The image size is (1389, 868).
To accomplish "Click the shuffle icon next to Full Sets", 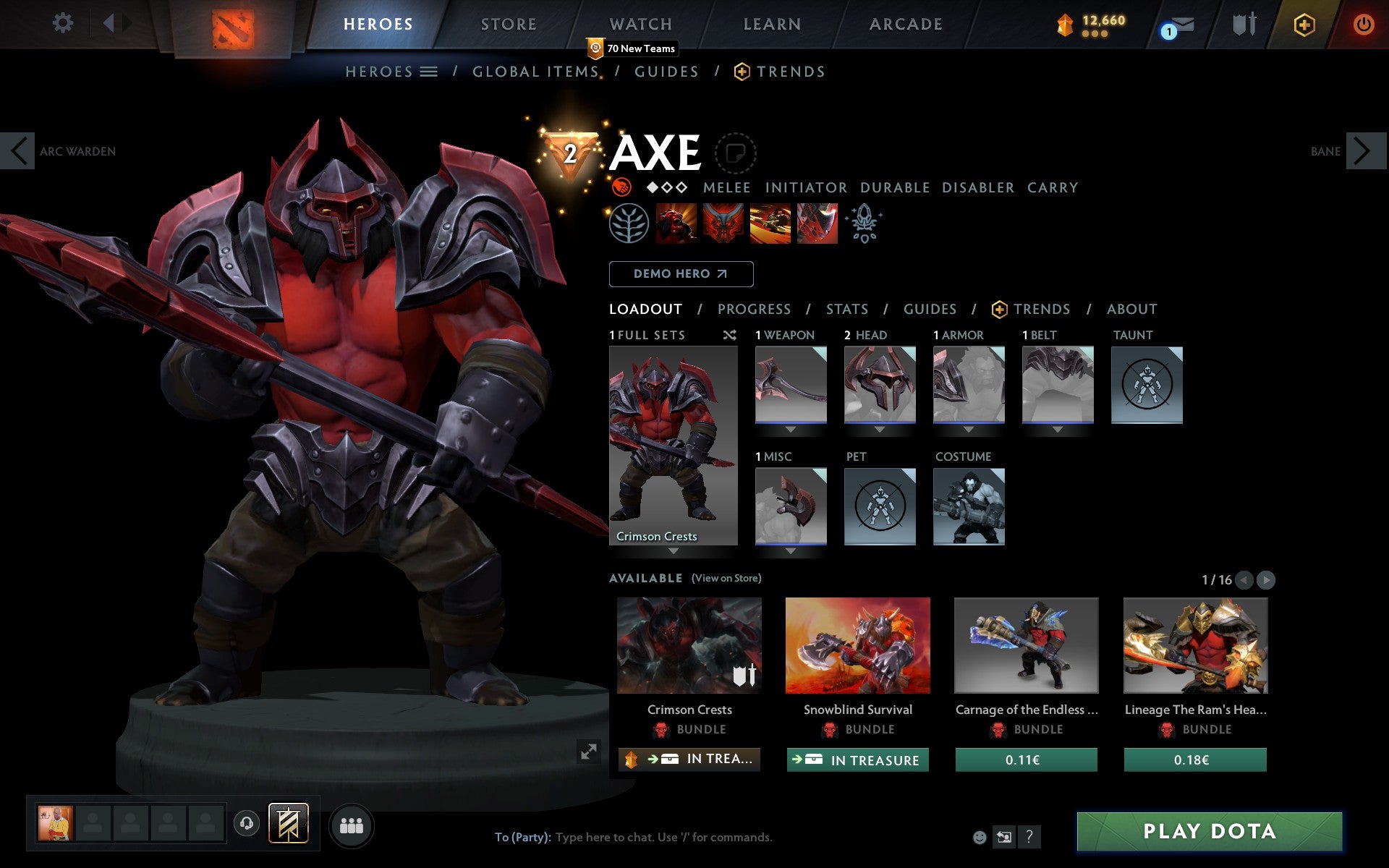I will 729,335.
